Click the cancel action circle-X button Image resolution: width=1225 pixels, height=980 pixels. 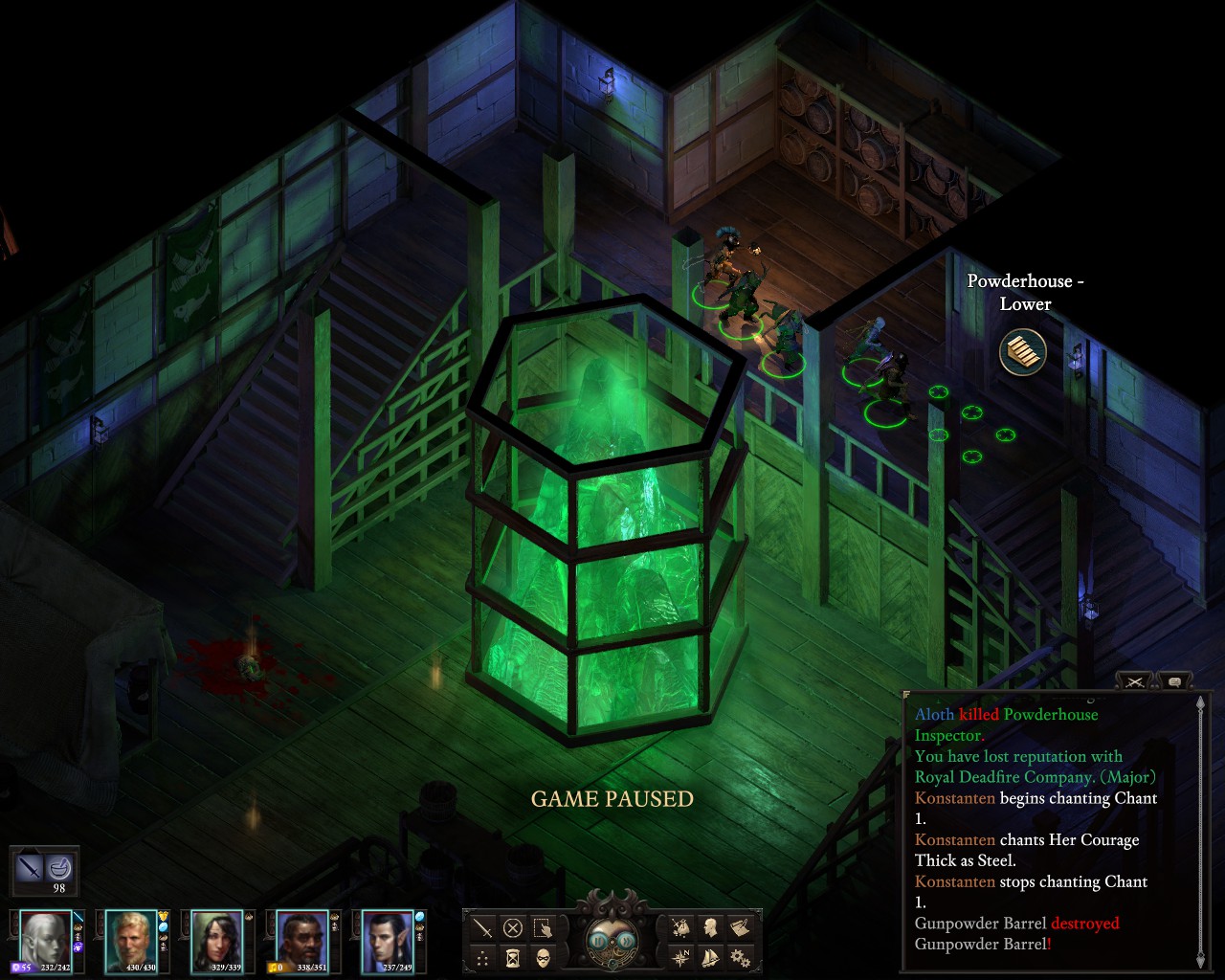point(513,927)
